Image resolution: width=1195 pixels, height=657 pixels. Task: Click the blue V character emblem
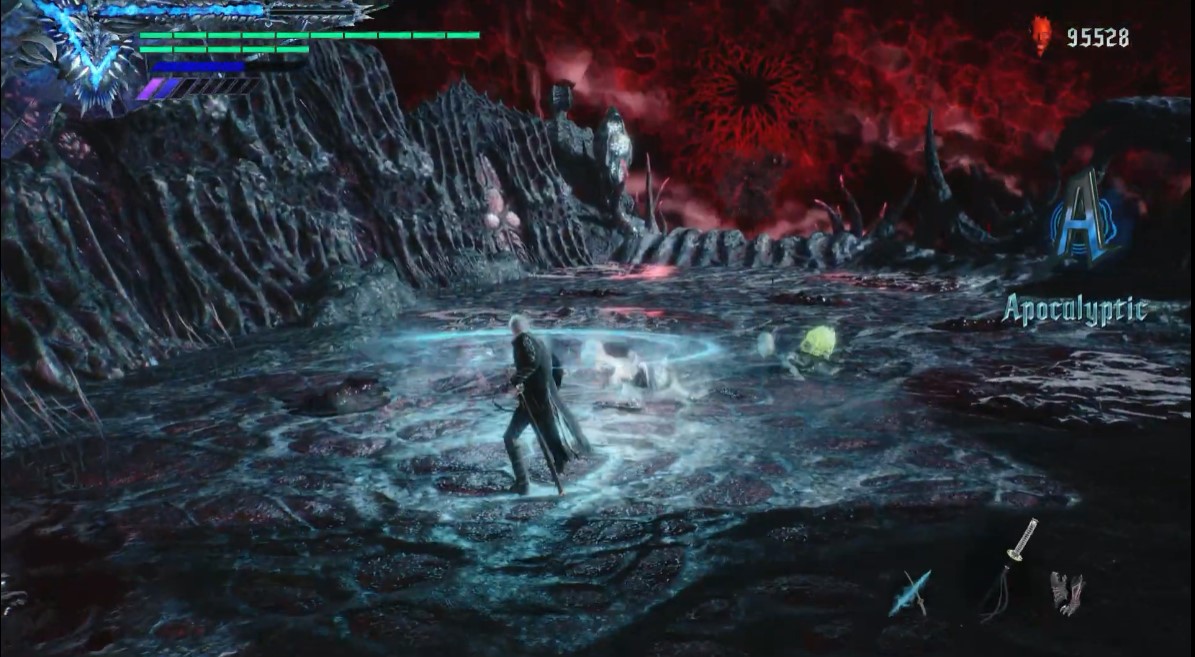point(92,50)
